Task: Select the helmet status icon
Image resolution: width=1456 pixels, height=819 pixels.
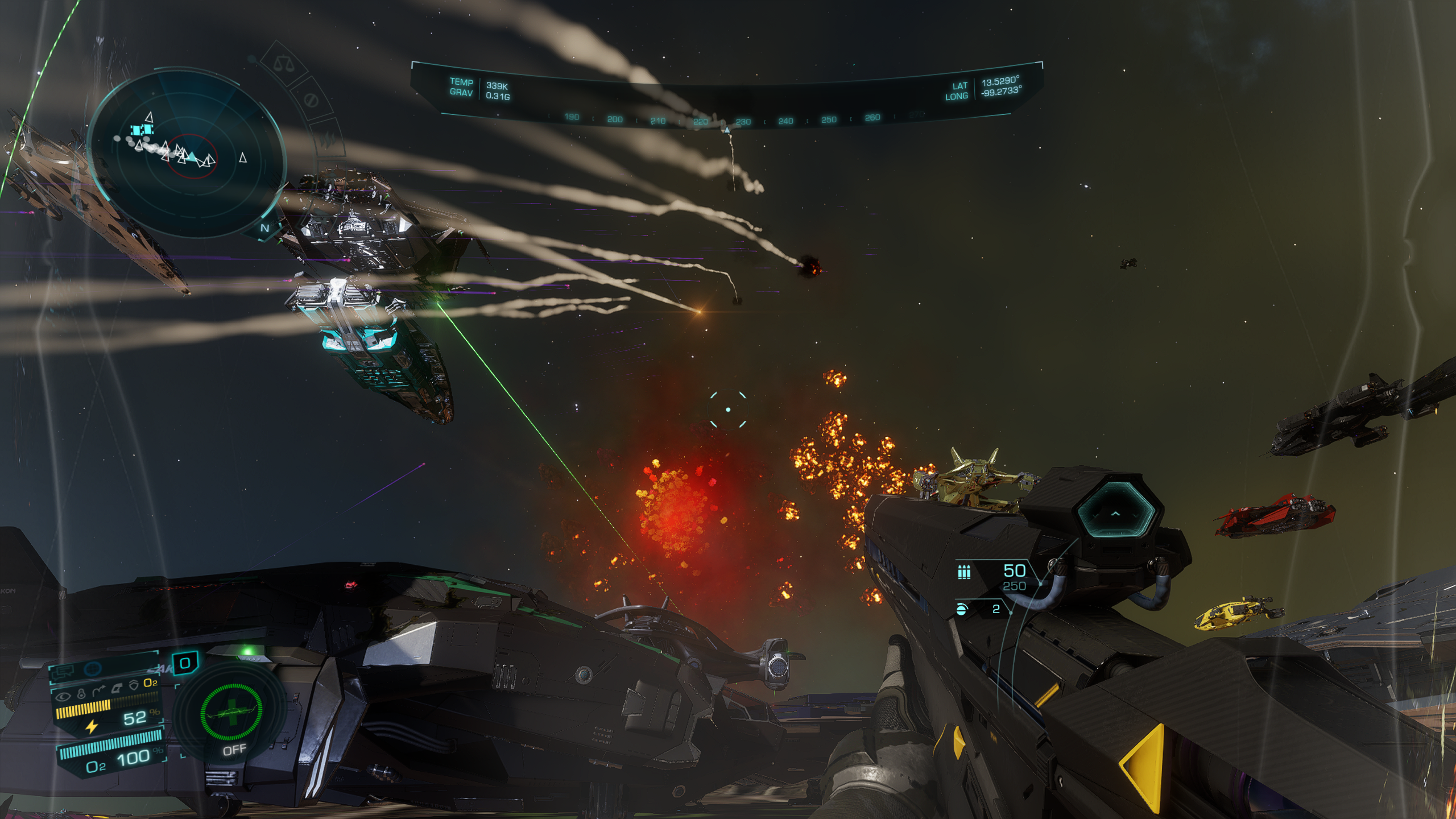Action: tap(117, 688)
